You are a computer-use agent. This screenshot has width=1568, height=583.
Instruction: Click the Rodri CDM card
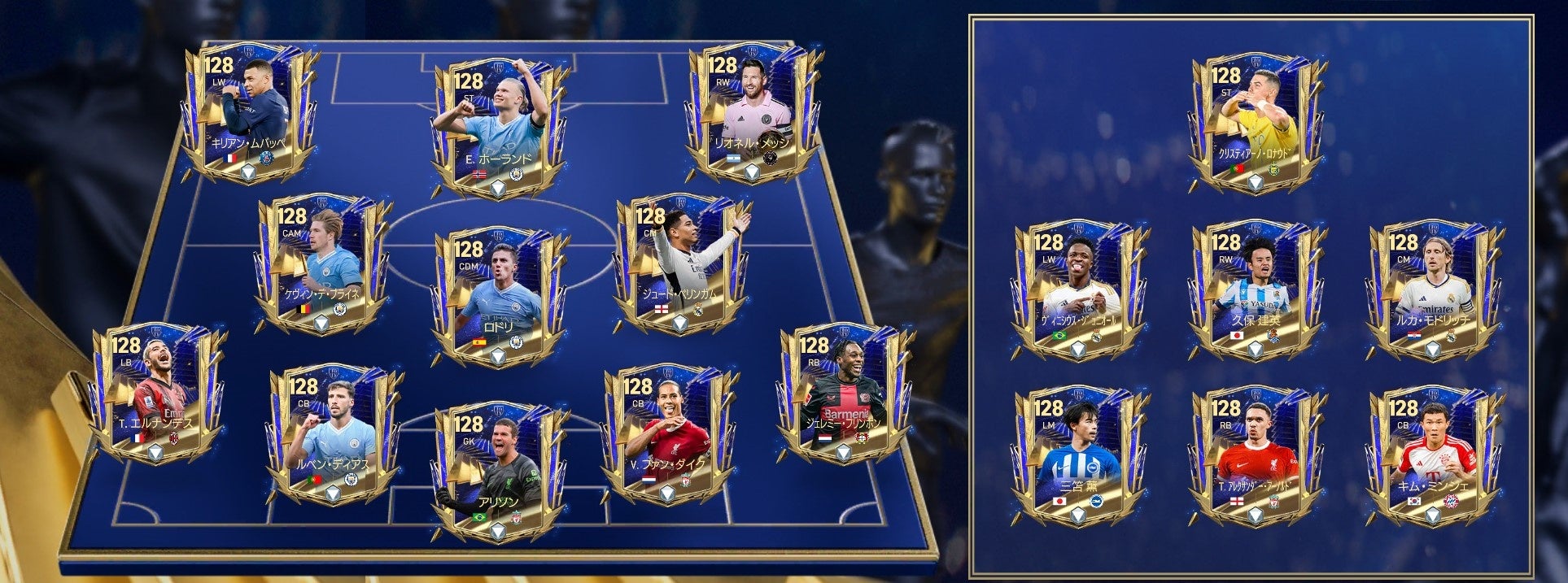click(x=498, y=293)
